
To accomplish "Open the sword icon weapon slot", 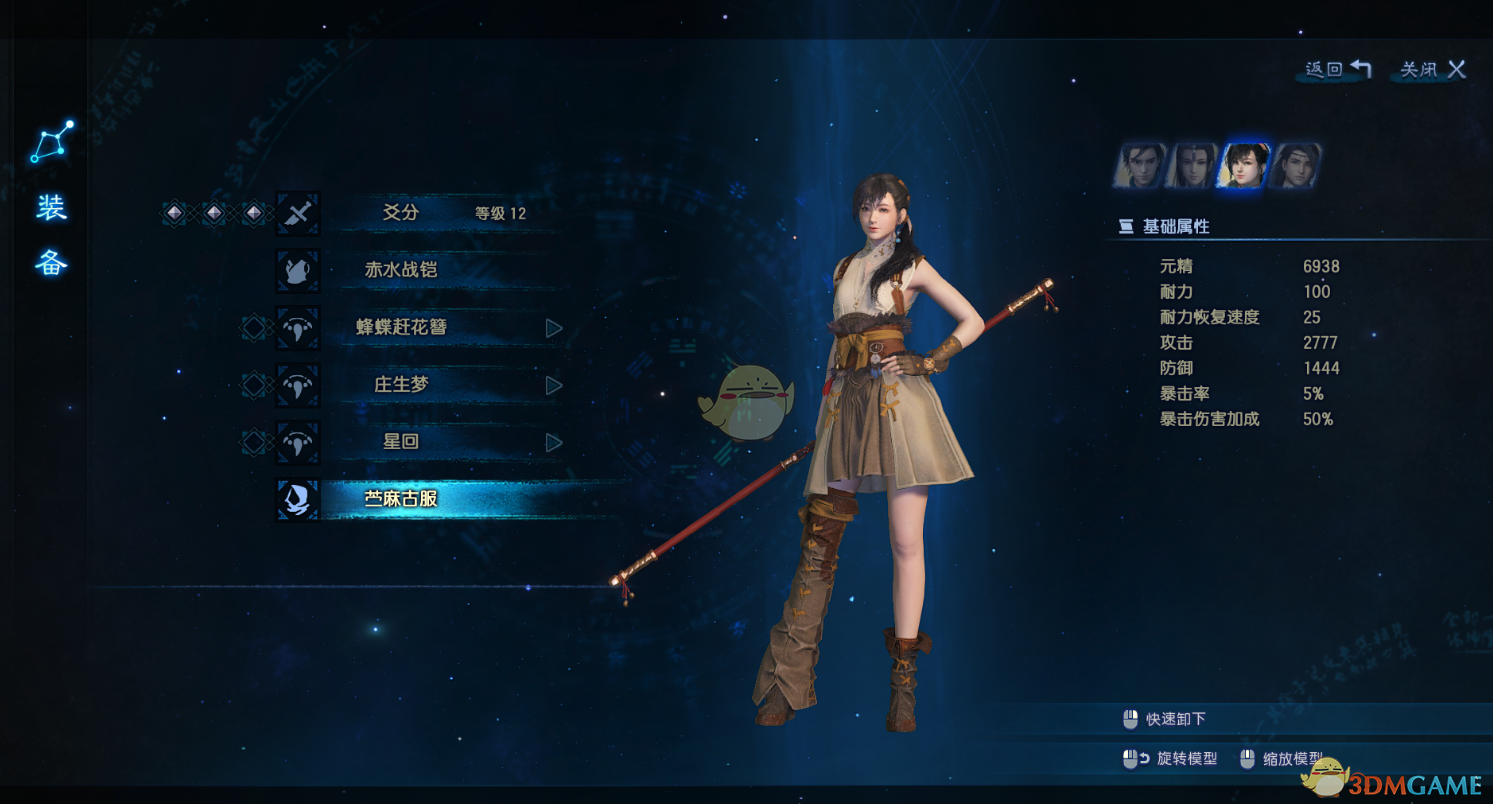I will pos(298,213).
